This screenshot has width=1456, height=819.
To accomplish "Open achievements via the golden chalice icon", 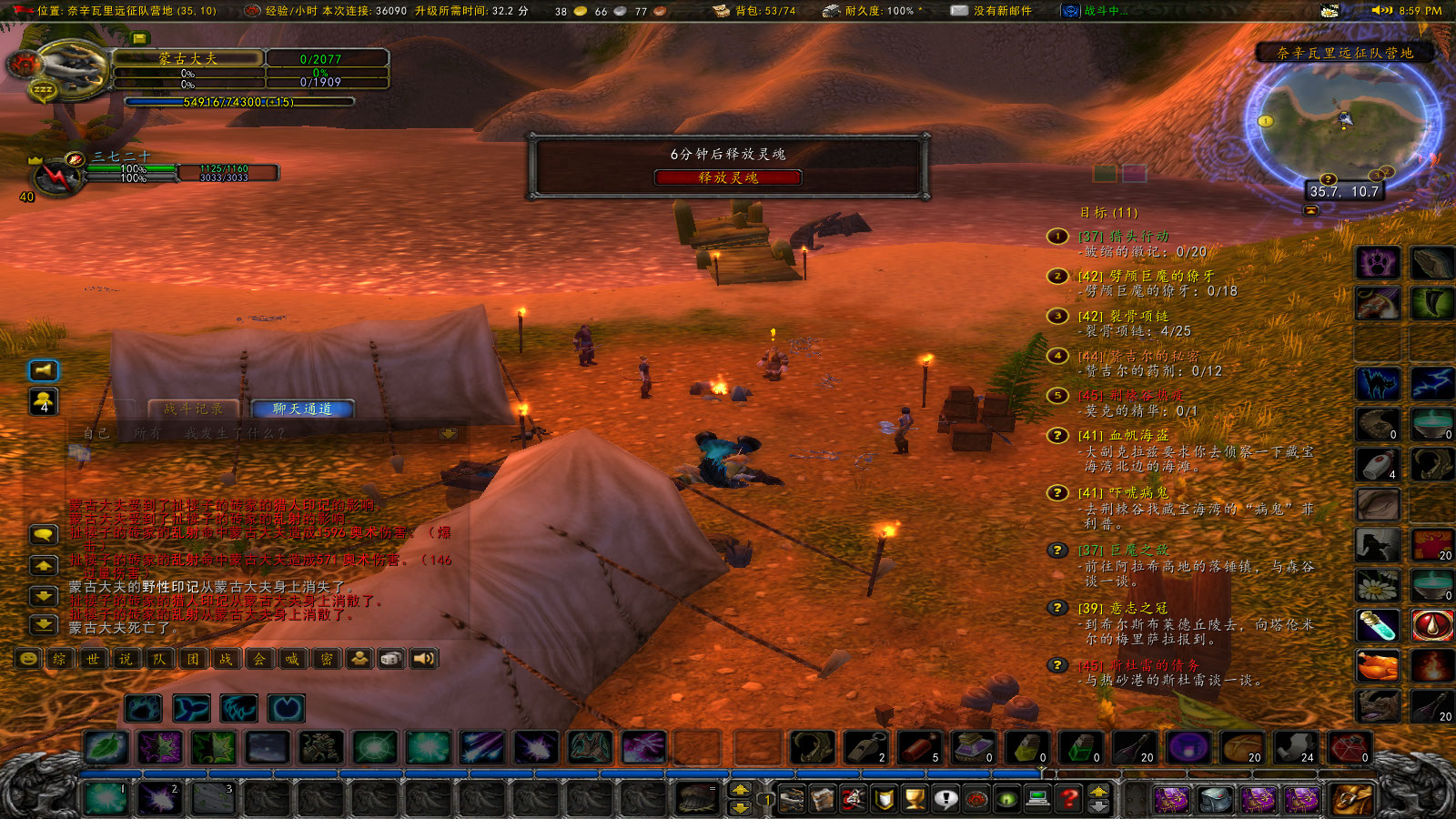I will click(x=915, y=798).
